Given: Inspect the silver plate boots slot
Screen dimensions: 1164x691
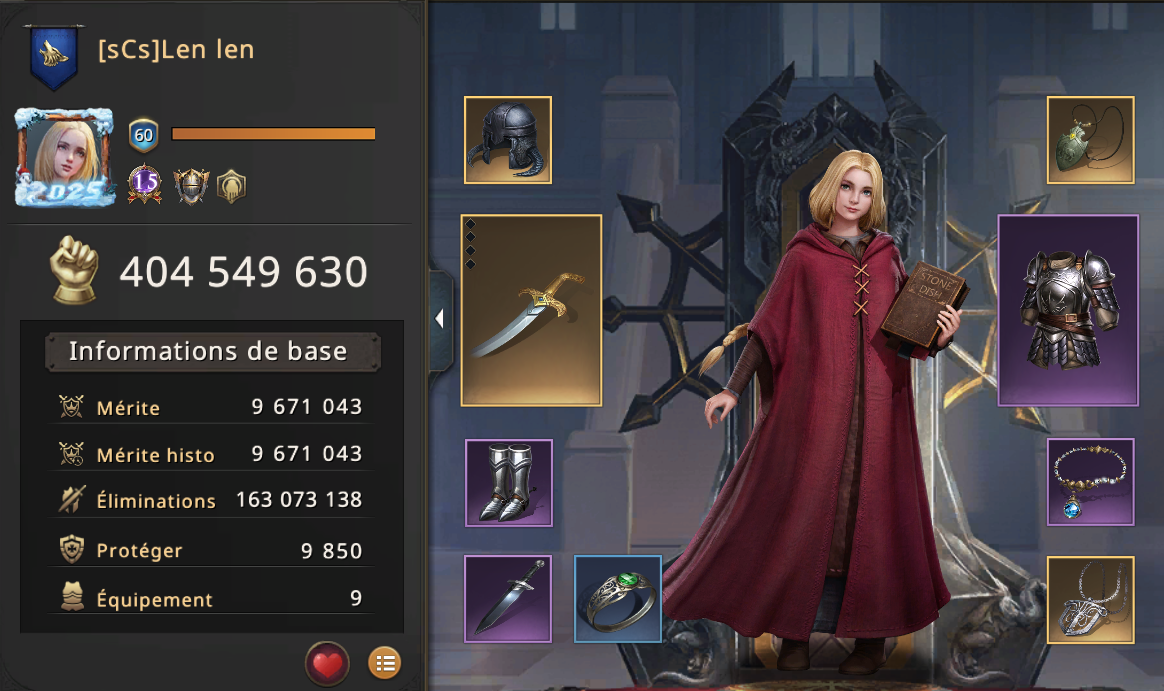Looking at the screenshot, I should tap(508, 482).
